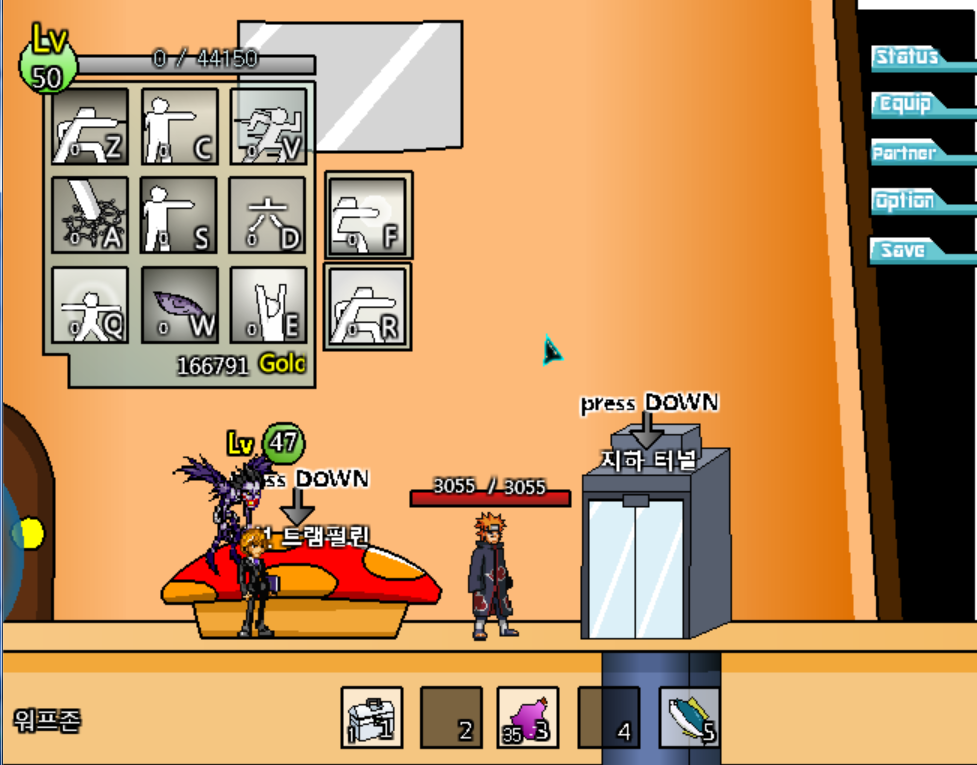Trigger the R skill icon
Screen dimensions: 977x765
pyautogui.click(x=367, y=305)
